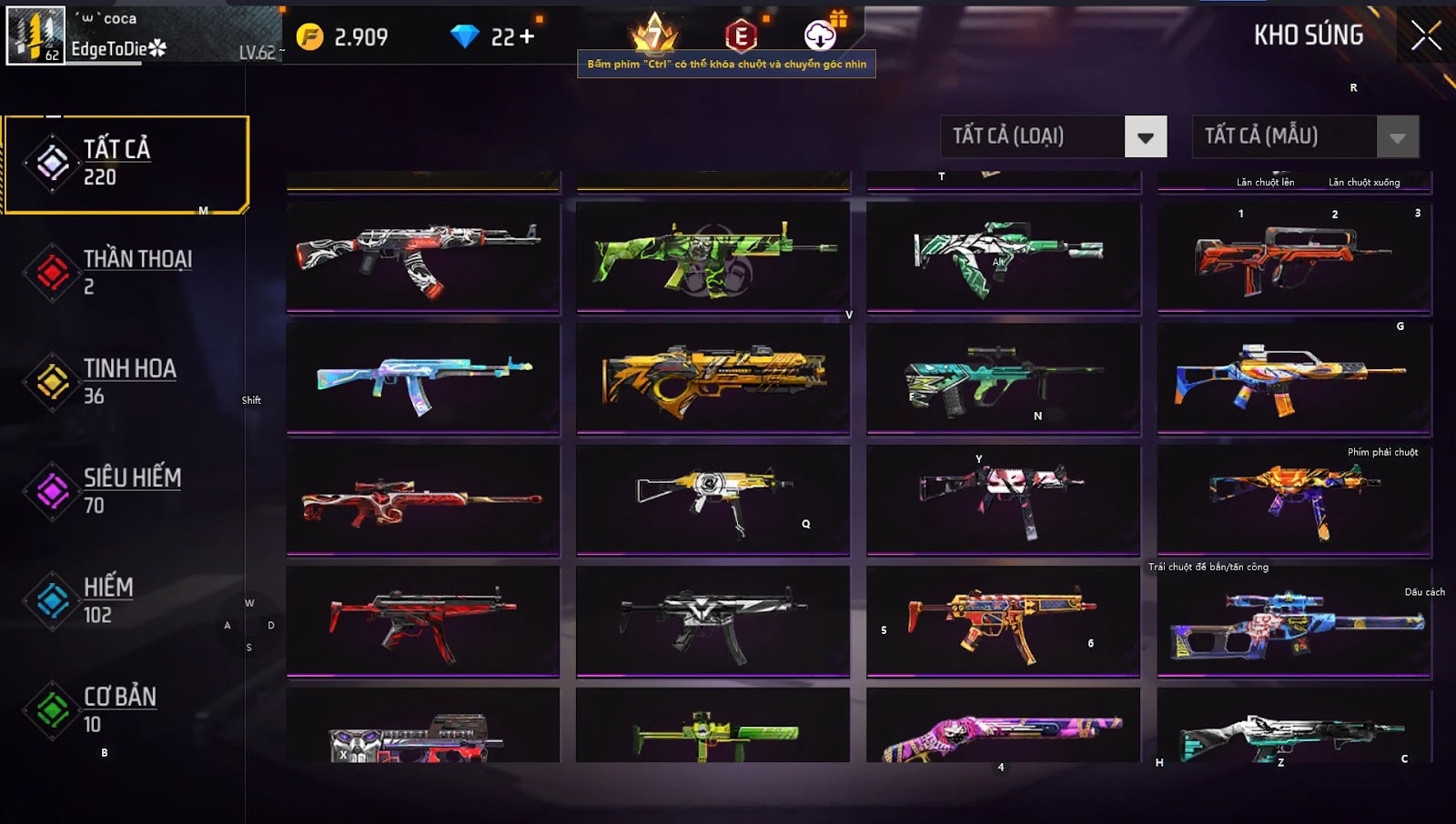Close the Kho Súng weapon vault

(1425, 36)
